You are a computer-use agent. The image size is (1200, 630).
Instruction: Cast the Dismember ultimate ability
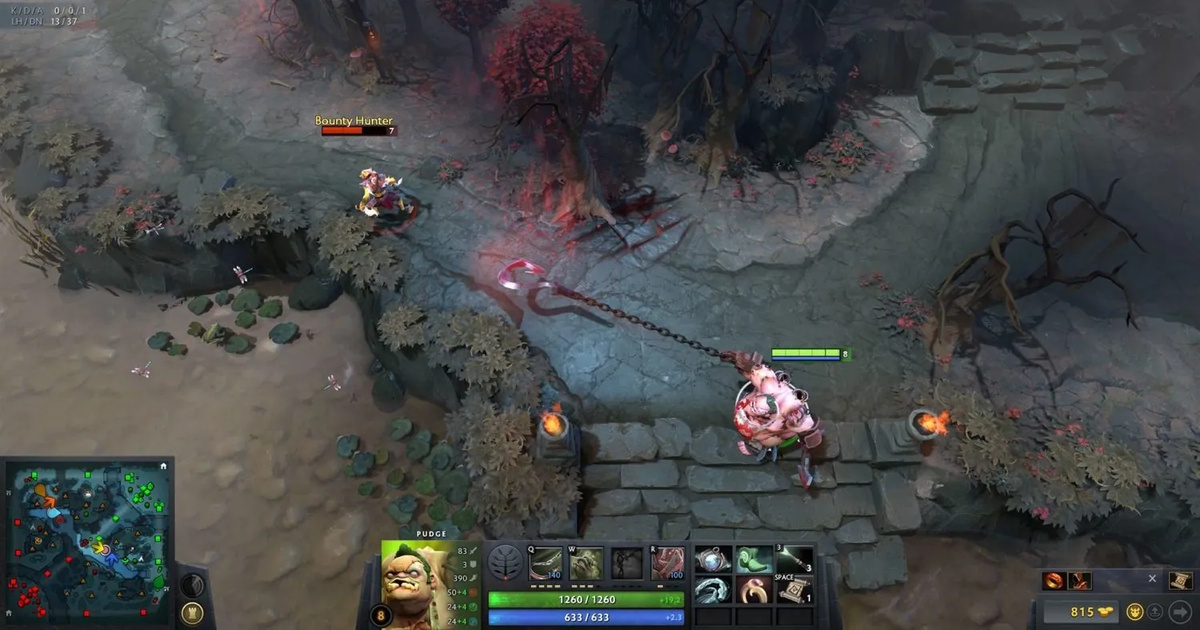pos(667,564)
